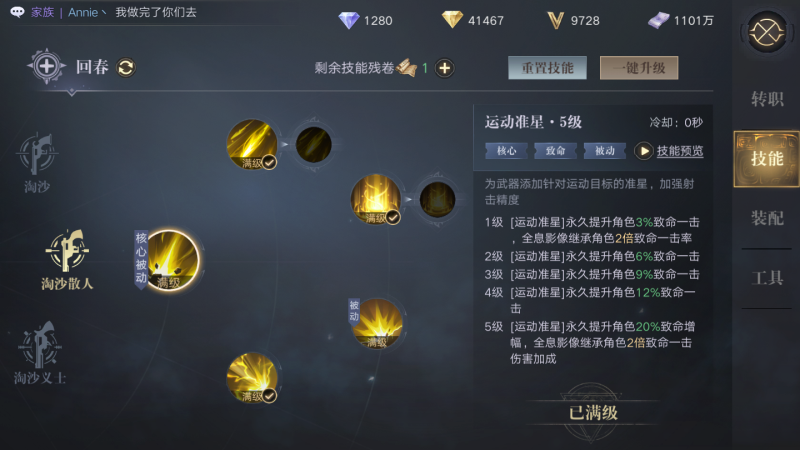Click the swap icon next to 回春
Image resolution: width=800 pixels, height=450 pixels.
[127, 68]
